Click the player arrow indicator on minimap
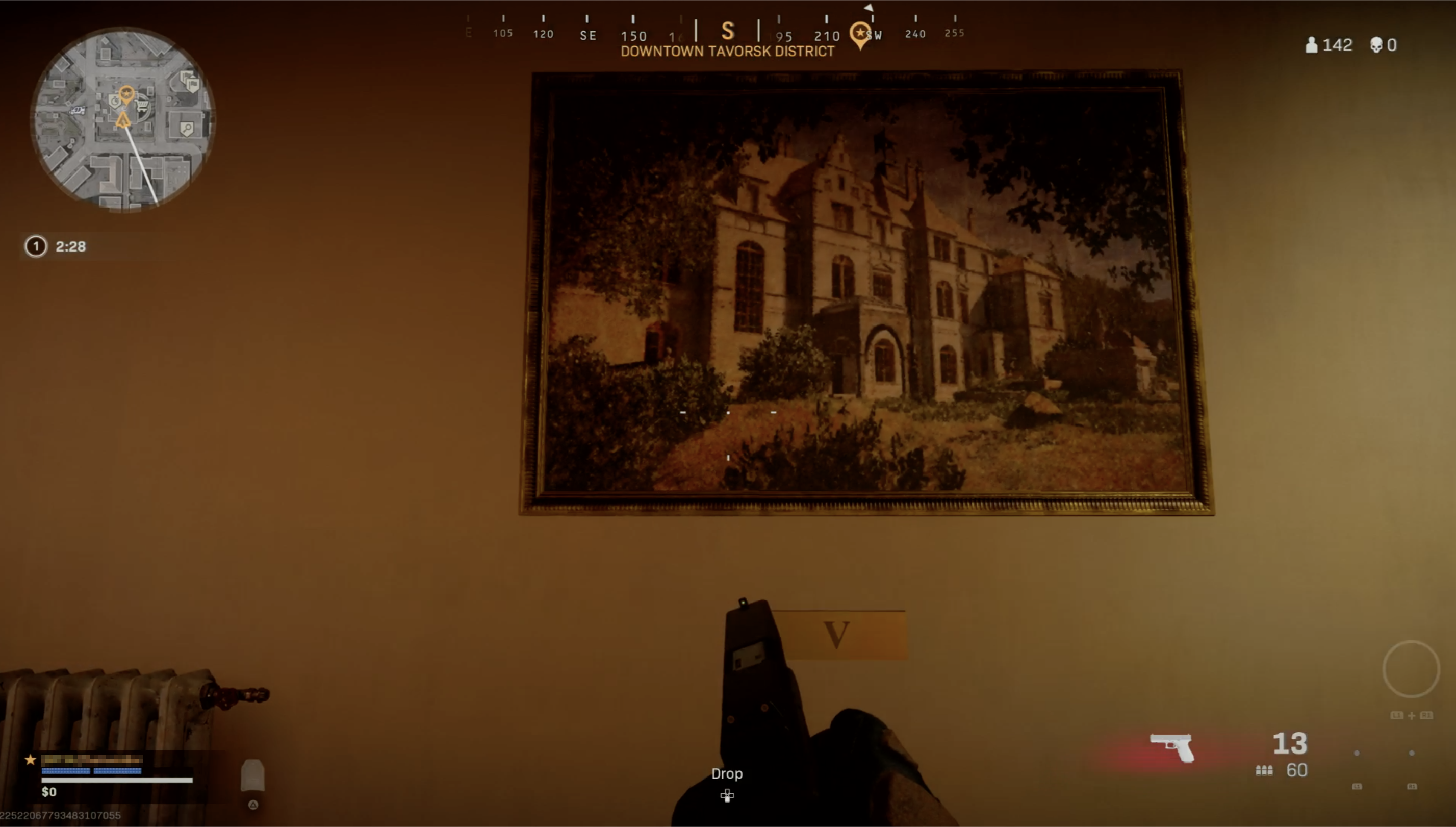This screenshot has width=1456, height=827. [124, 119]
